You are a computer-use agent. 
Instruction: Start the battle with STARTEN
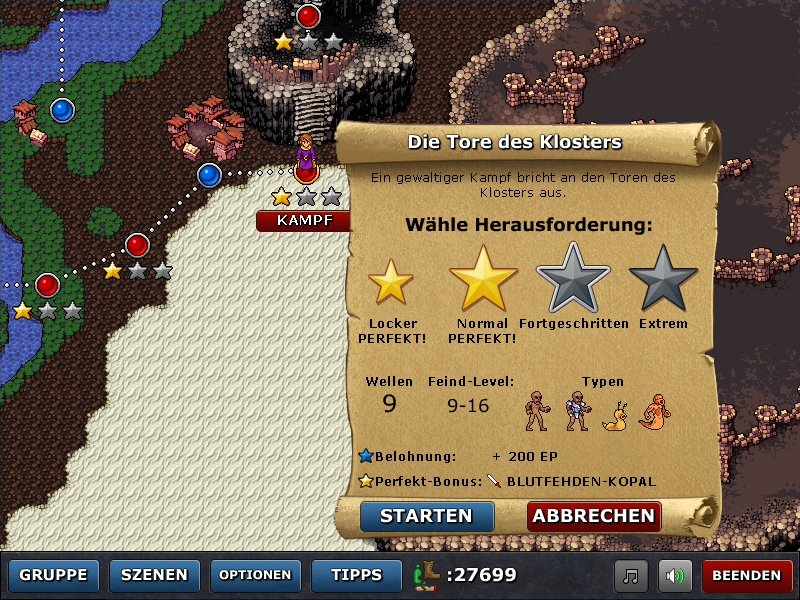[x=427, y=516]
